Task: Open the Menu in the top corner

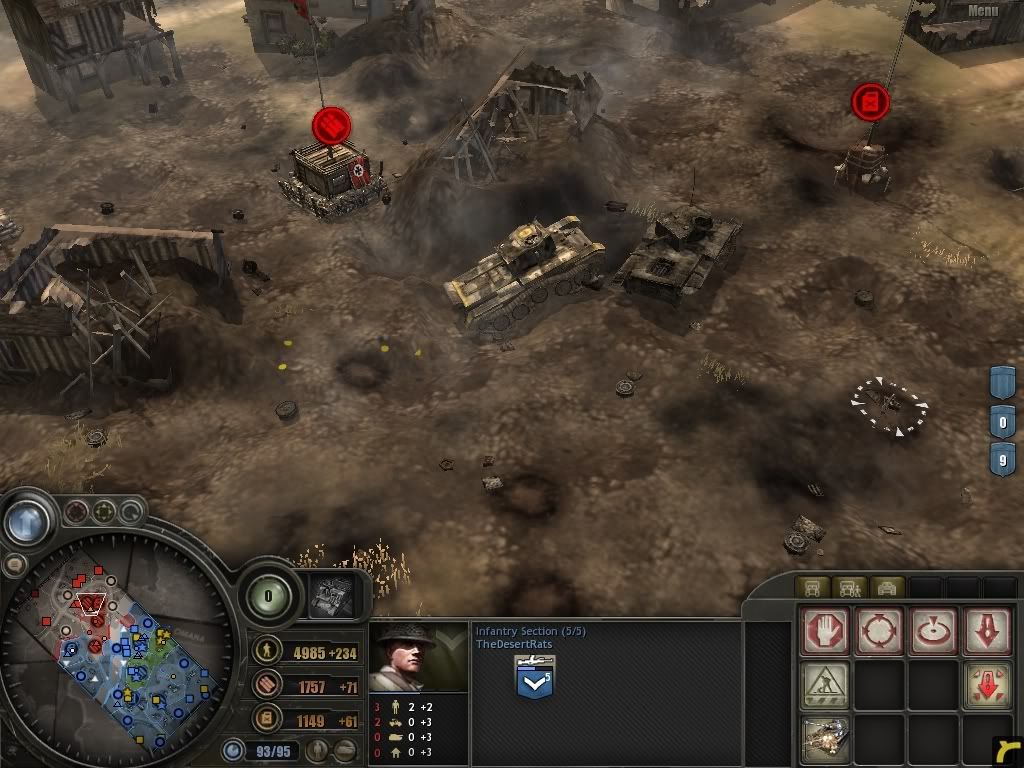Action: tap(982, 11)
